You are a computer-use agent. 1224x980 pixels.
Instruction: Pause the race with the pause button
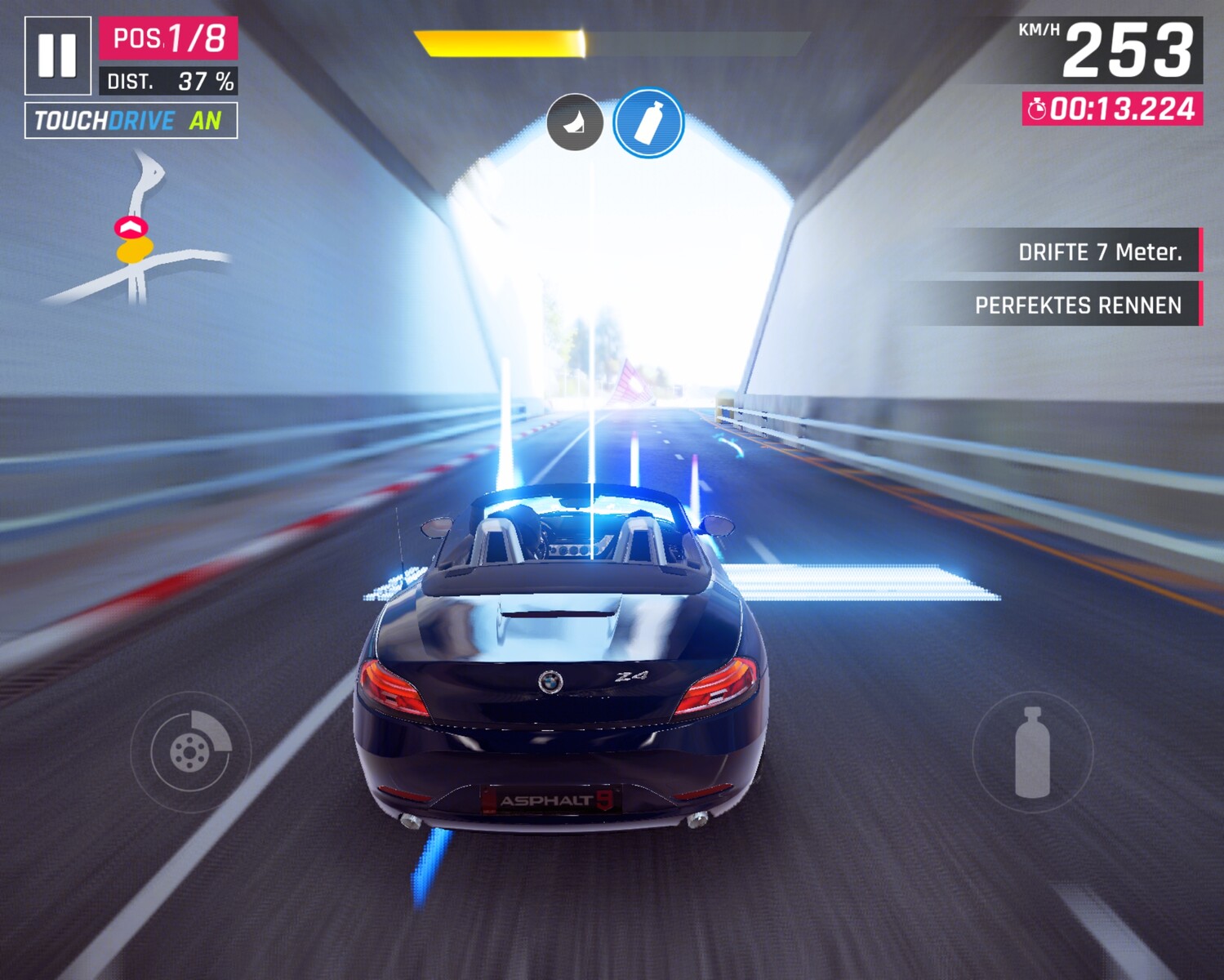[57, 56]
